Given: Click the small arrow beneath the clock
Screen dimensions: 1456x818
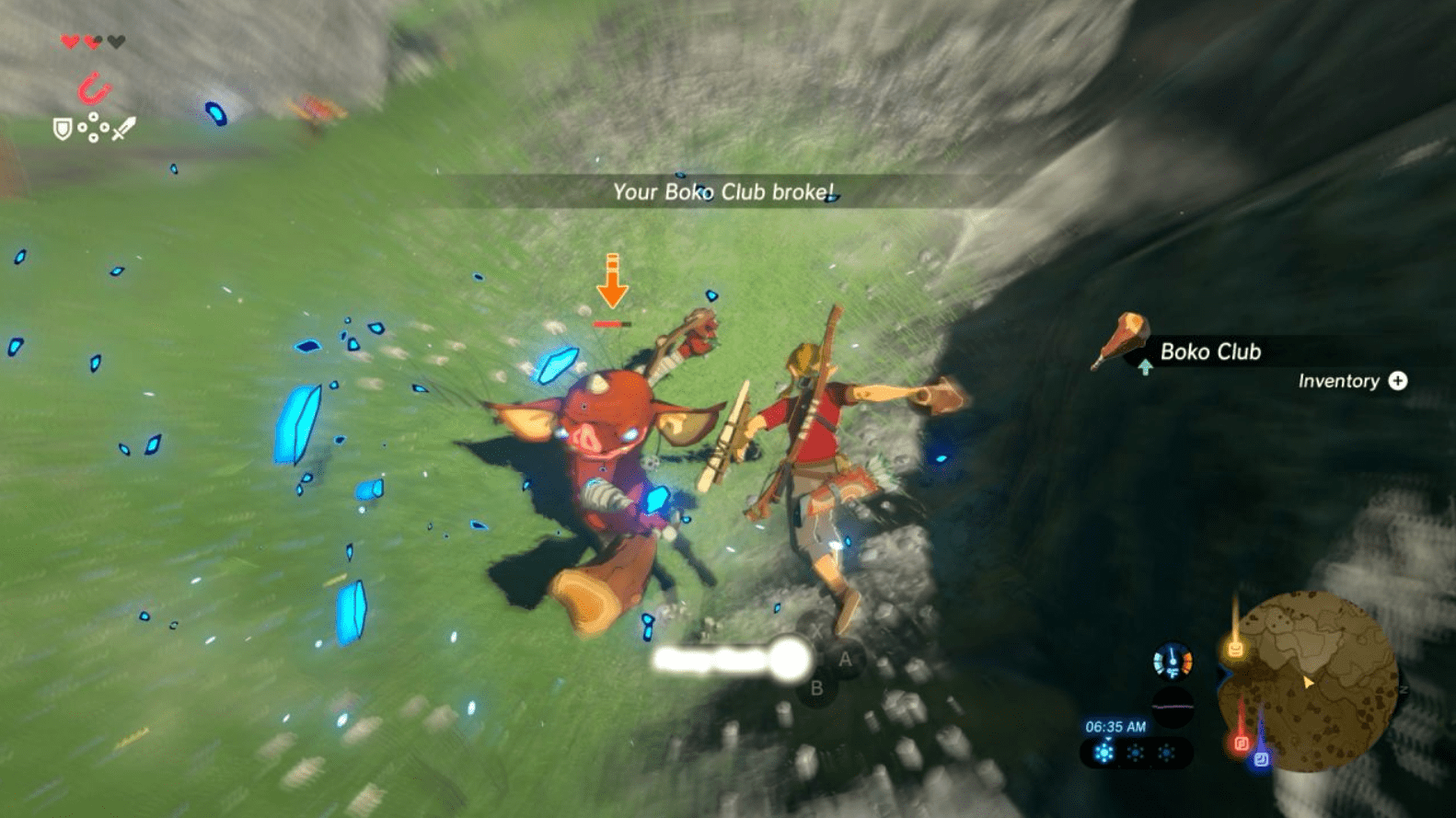Looking at the screenshot, I should [1108, 738].
